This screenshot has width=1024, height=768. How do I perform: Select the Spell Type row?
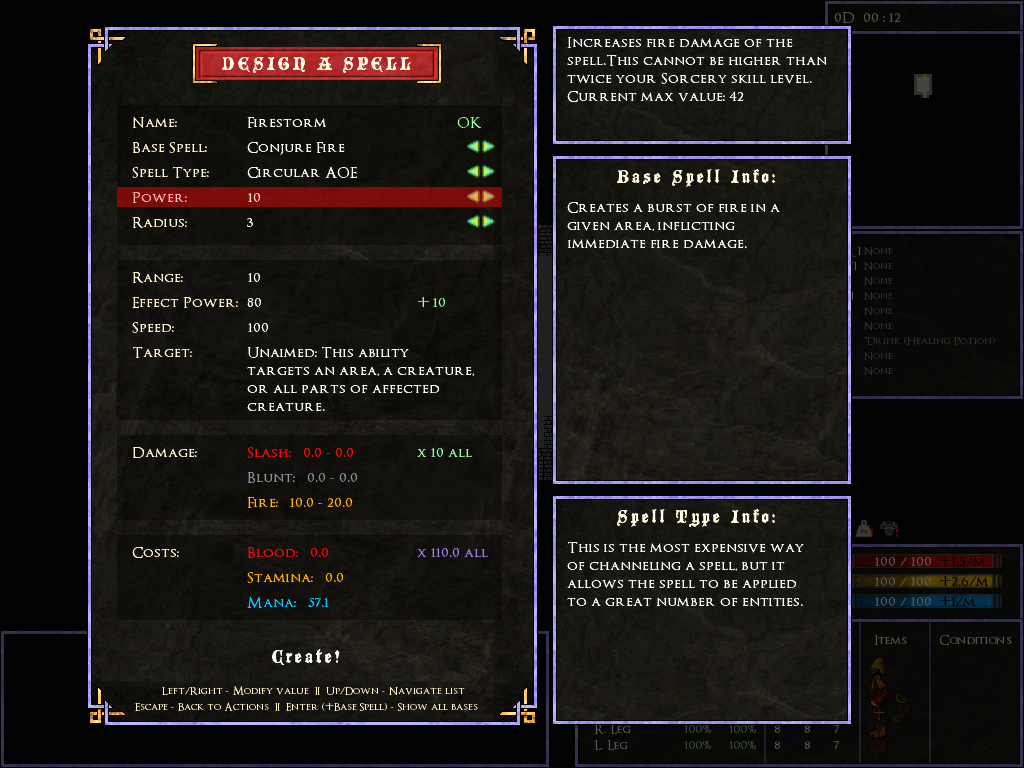[x=301, y=173]
